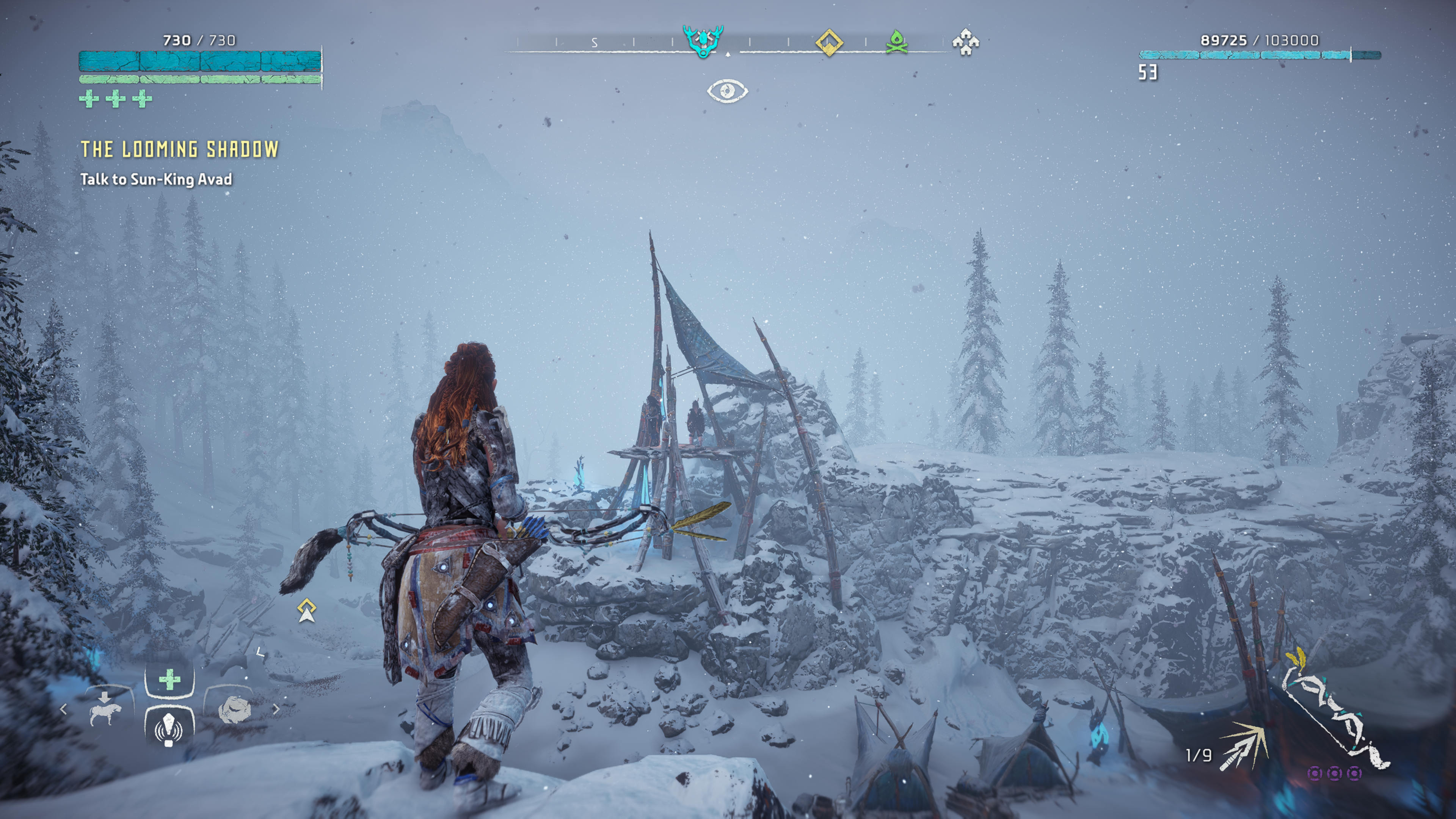Select the rock throwable slot

click(234, 710)
